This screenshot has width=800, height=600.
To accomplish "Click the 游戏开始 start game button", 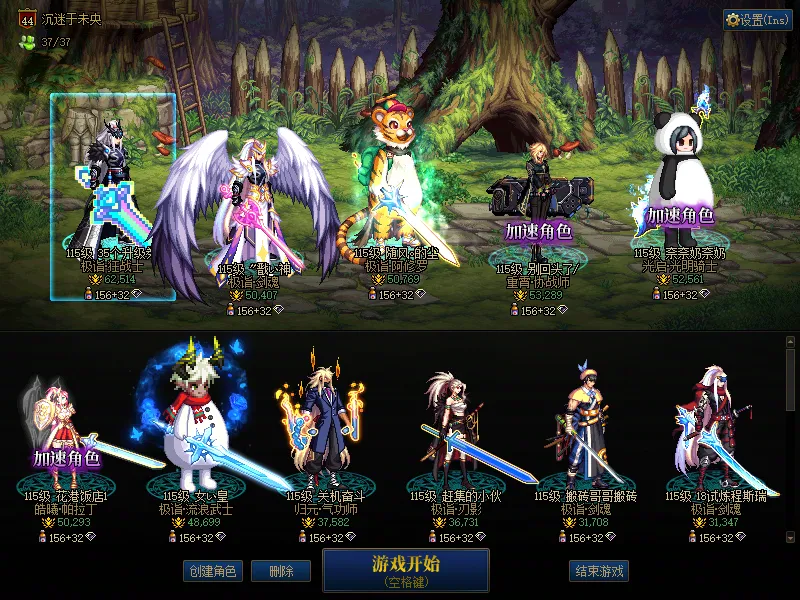I will [405, 569].
